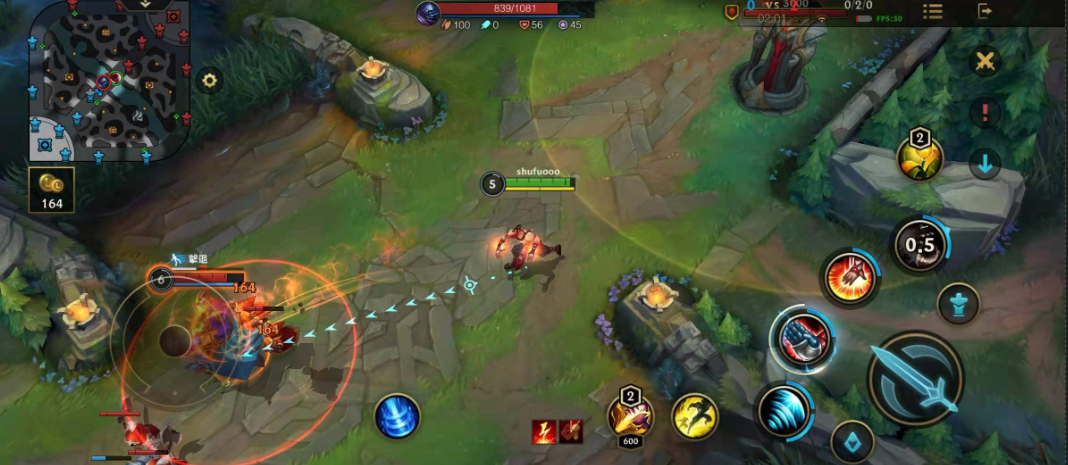Send the red exclamation danger ping
The image size is (1068, 465).
tap(985, 112)
